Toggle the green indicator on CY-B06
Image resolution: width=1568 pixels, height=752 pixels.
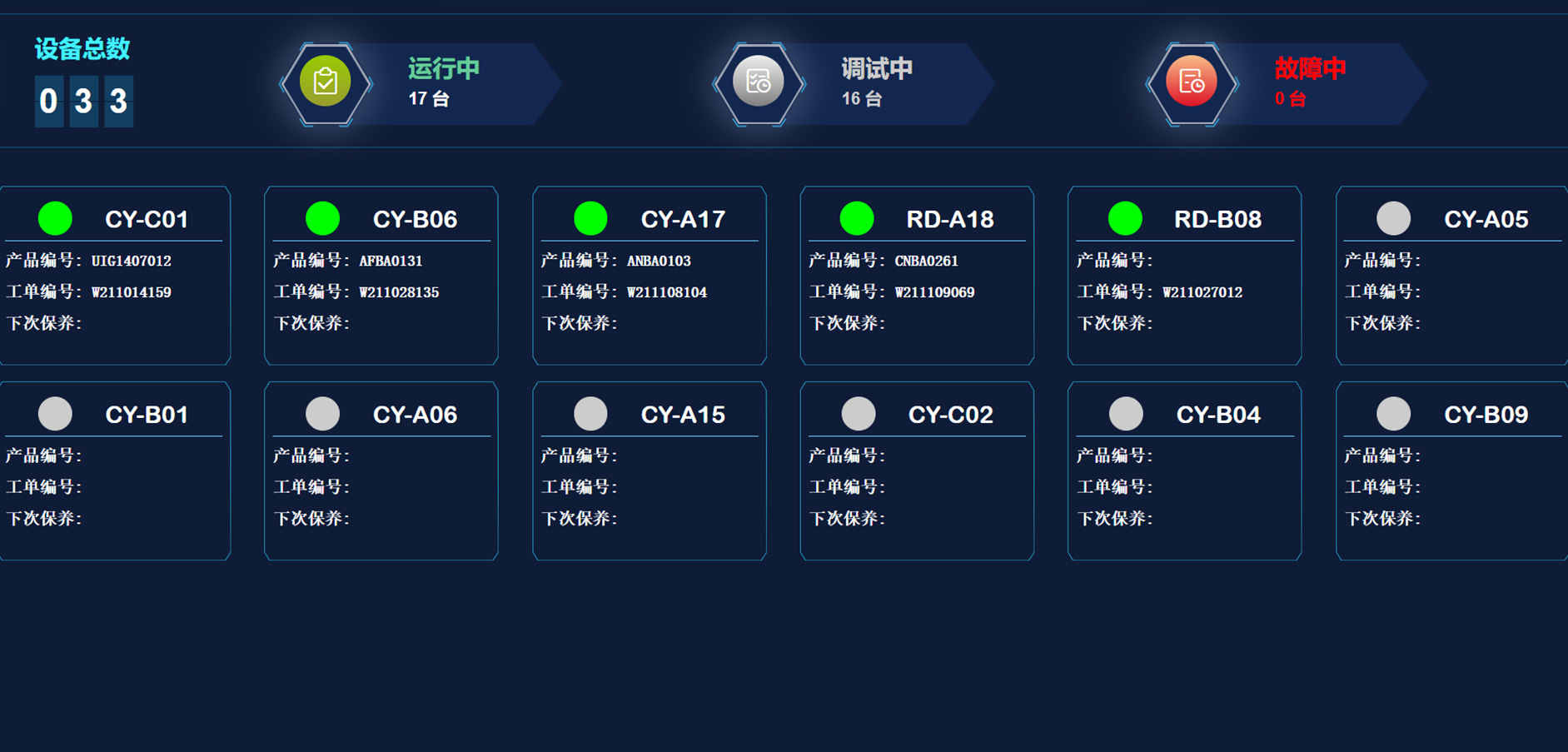point(323,218)
